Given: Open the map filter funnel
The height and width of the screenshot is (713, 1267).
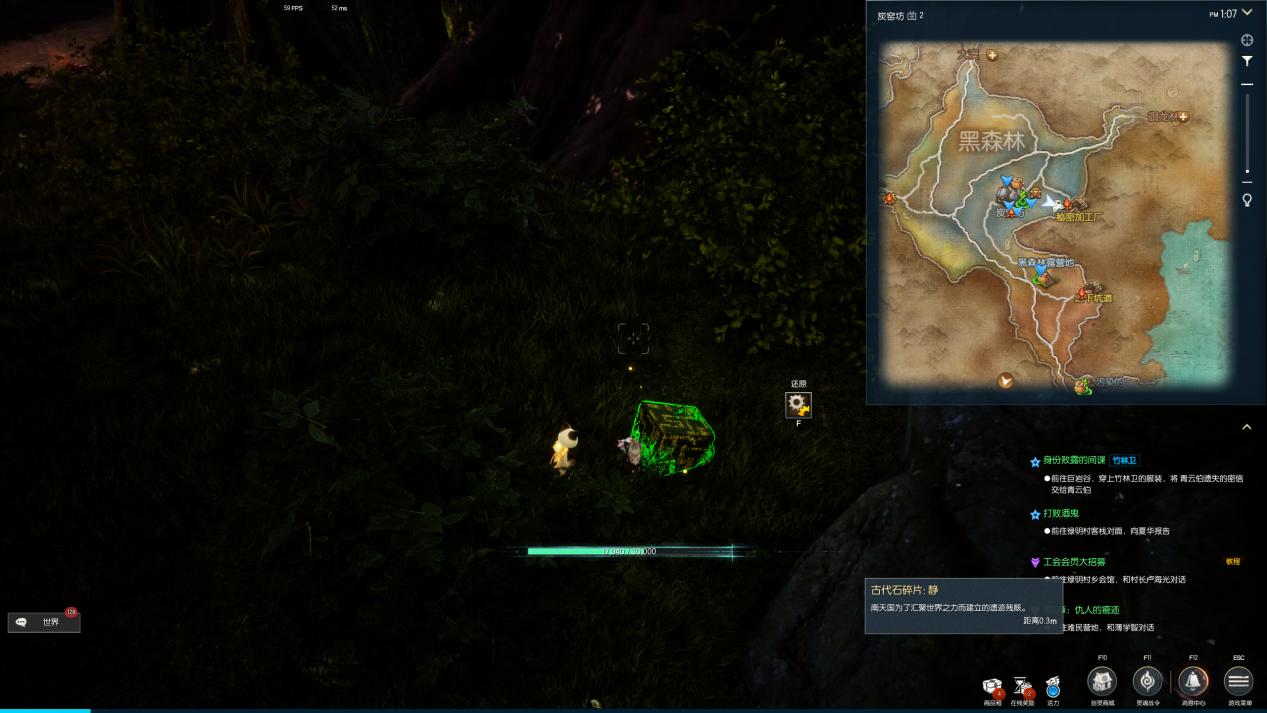Looking at the screenshot, I should [1247, 62].
